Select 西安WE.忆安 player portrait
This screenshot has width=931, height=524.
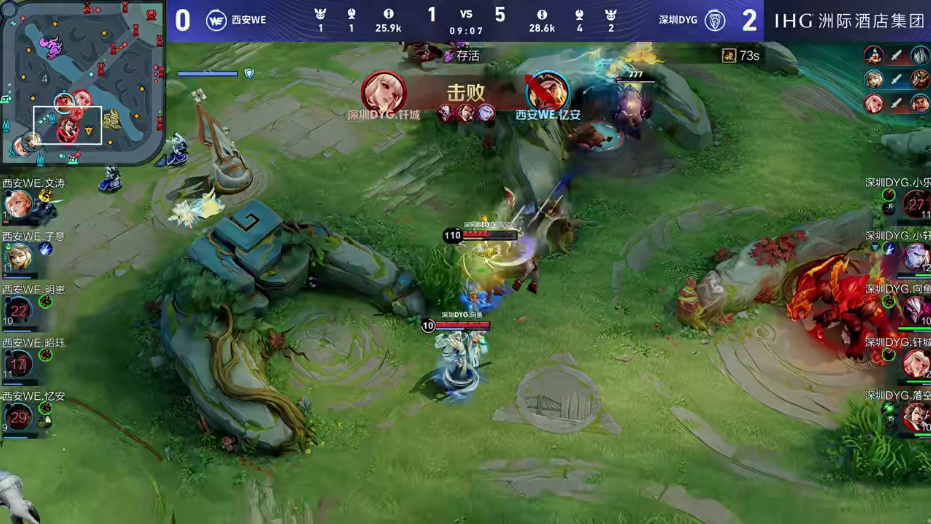tap(19, 417)
